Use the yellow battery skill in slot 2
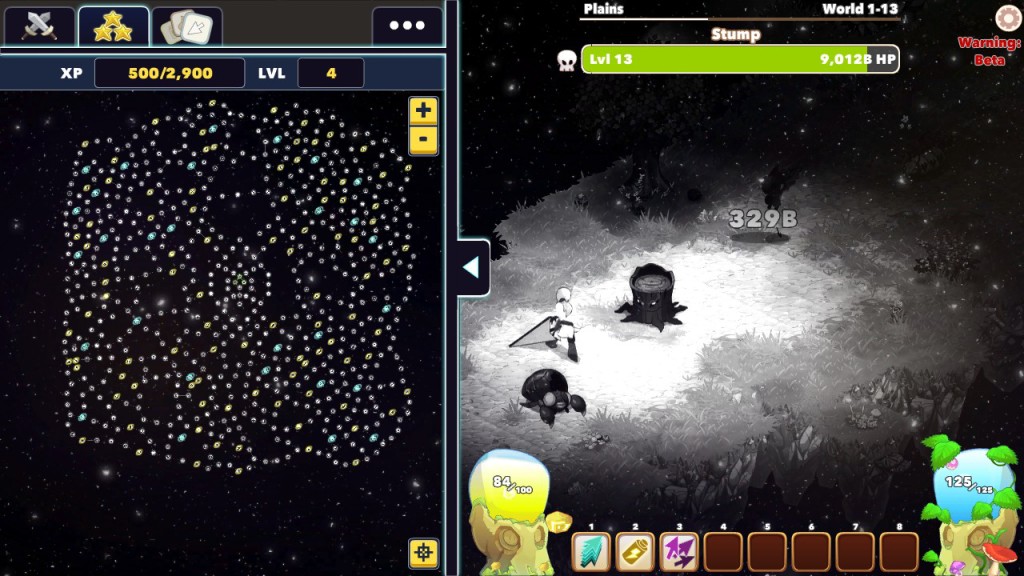Image resolution: width=1024 pixels, height=576 pixels. pos(635,552)
